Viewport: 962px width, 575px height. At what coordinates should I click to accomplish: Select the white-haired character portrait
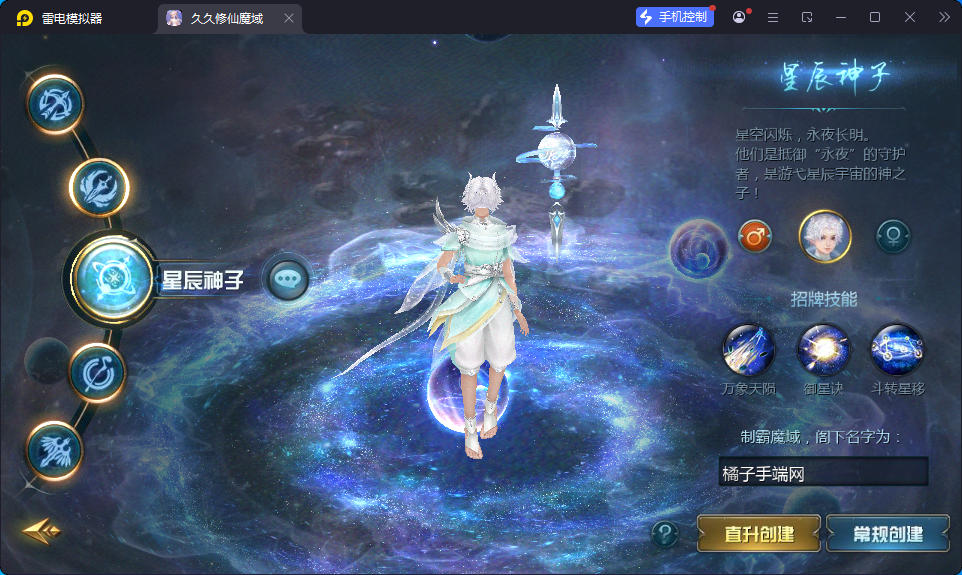click(824, 237)
